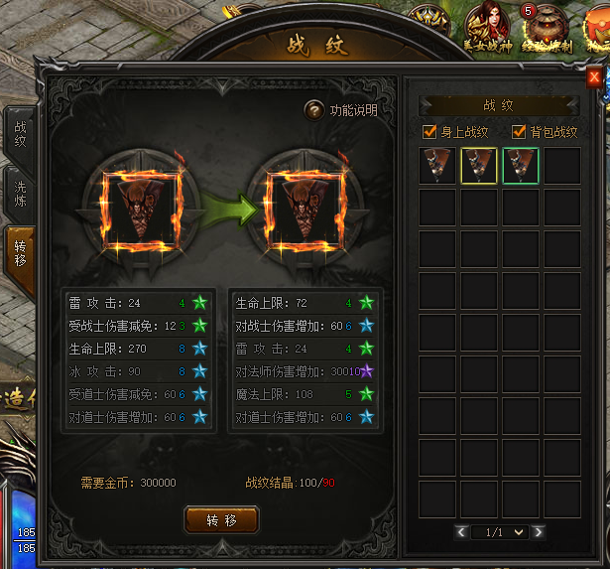Screen dimensions: 611x570
Task: Switch to the 战纹 side tab
Action: click(20, 134)
